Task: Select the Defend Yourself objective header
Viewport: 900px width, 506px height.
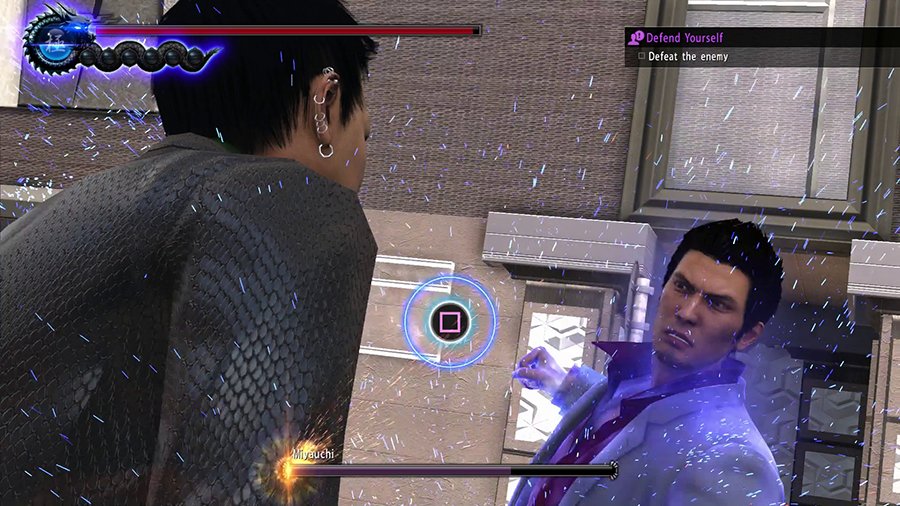Action: coord(684,37)
